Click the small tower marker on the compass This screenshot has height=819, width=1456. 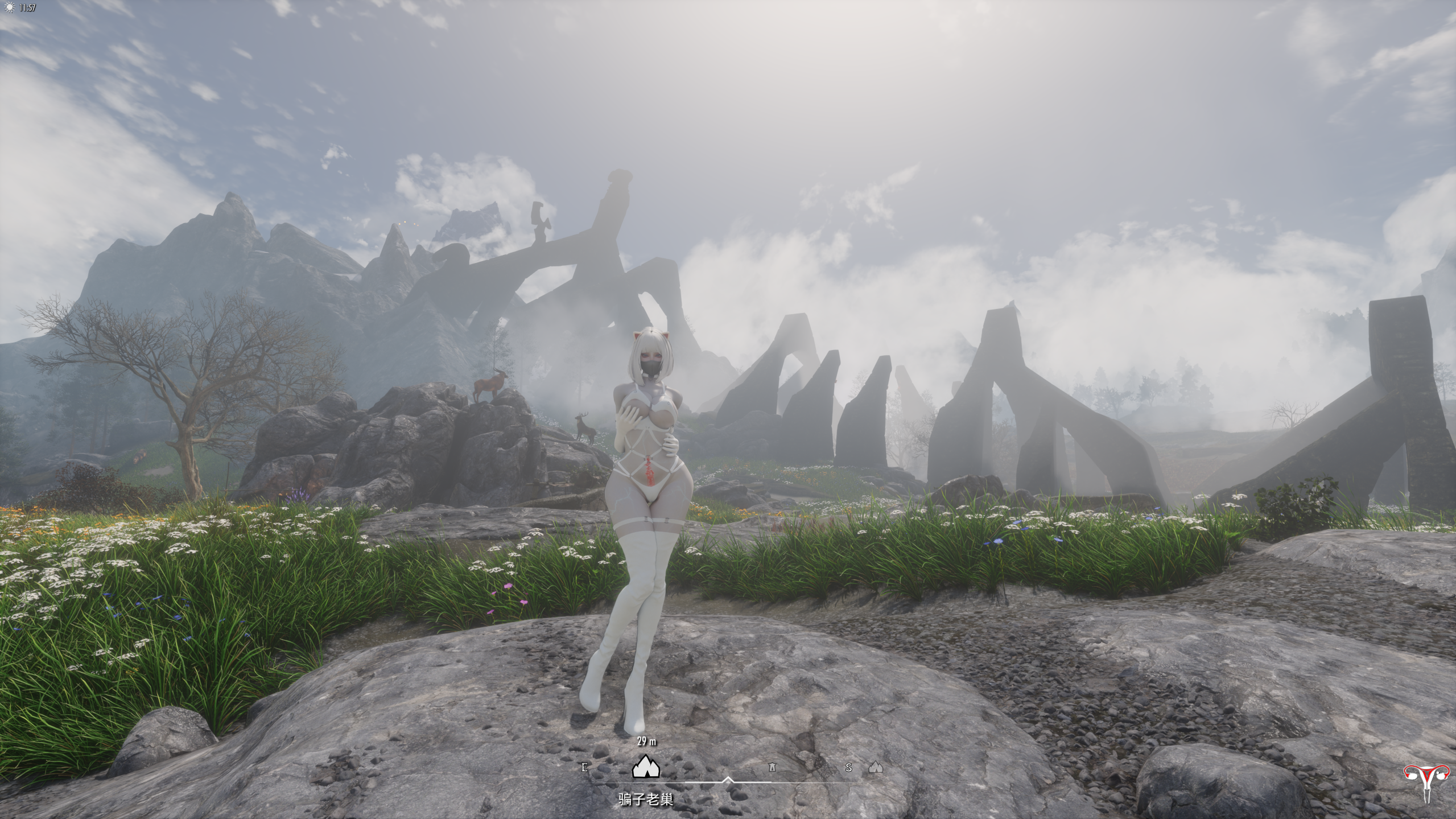click(x=772, y=768)
